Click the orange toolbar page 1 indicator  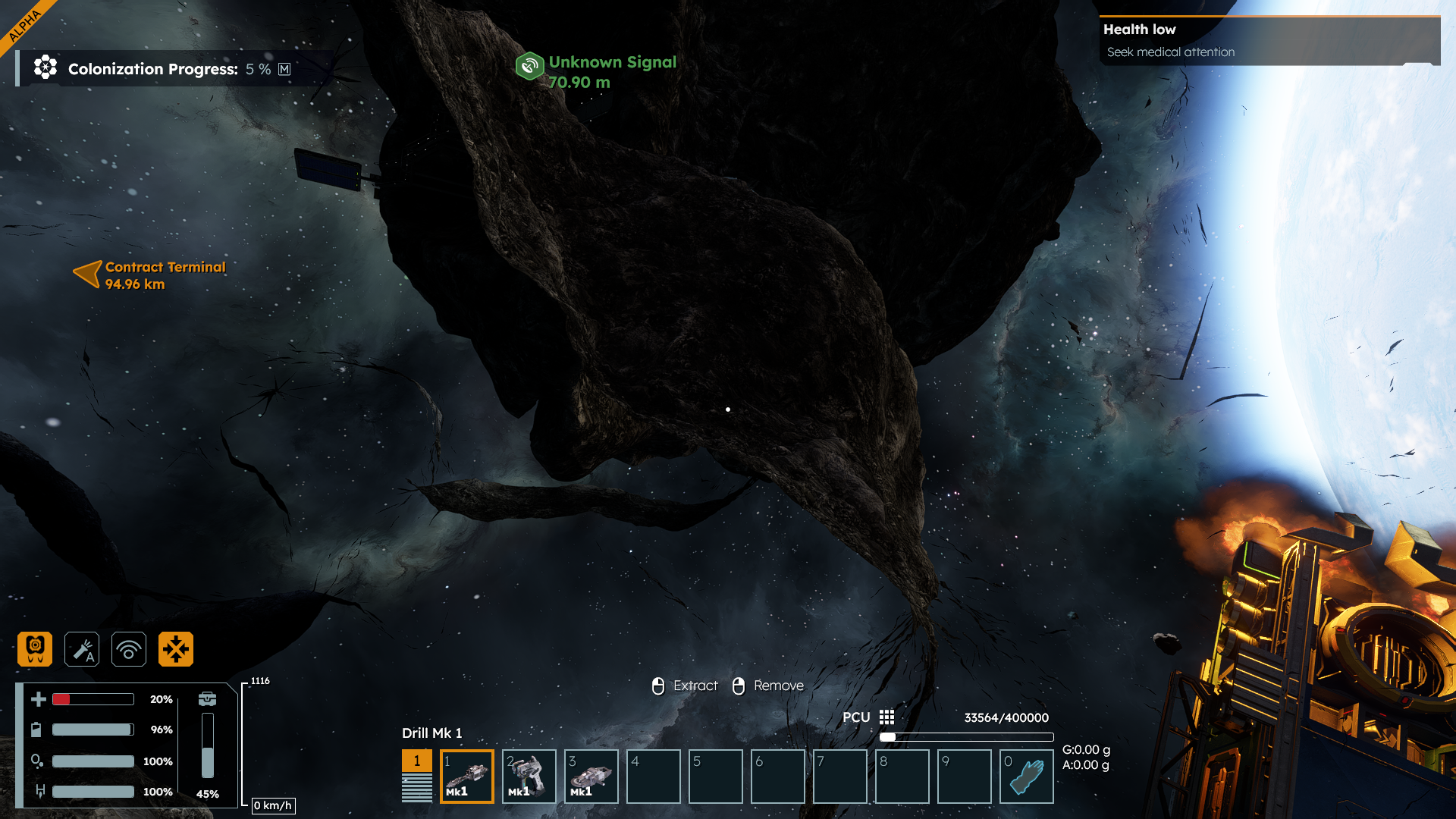pos(416,761)
